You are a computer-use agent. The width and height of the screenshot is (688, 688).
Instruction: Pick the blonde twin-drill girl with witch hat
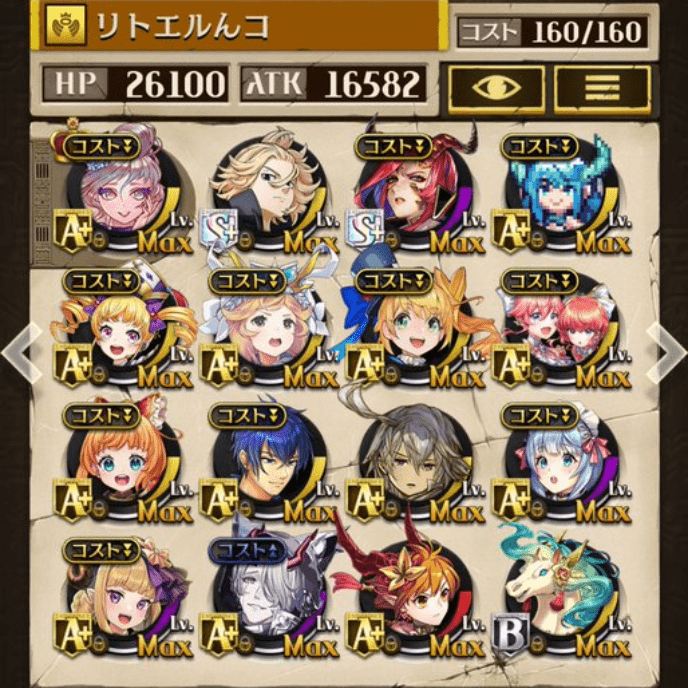[x=124, y=325]
